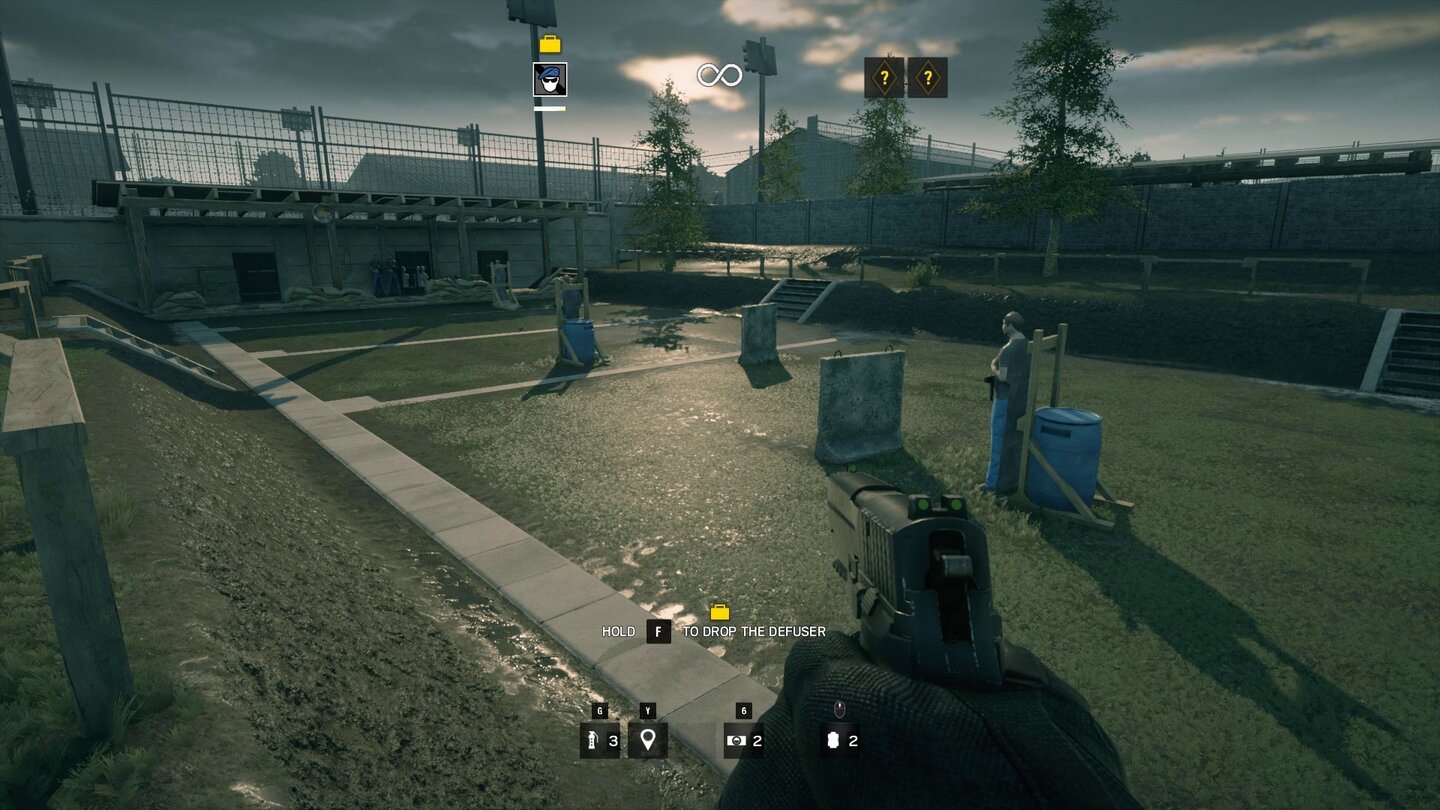Click the Y keybind label above the ping marker
The image size is (1440, 810).
(647, 710)
